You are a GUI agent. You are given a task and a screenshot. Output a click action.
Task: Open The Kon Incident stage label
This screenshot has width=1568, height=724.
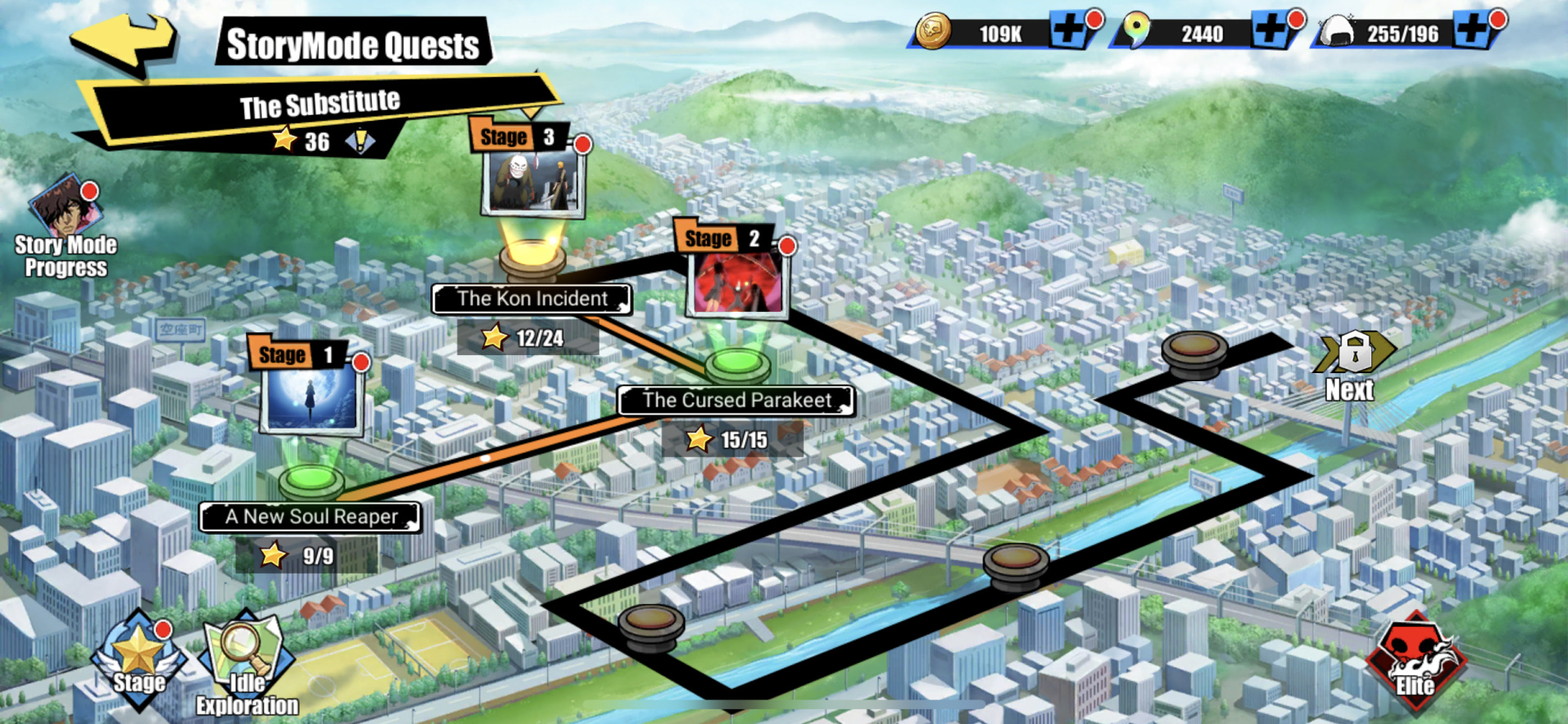[x=532, y=299]
